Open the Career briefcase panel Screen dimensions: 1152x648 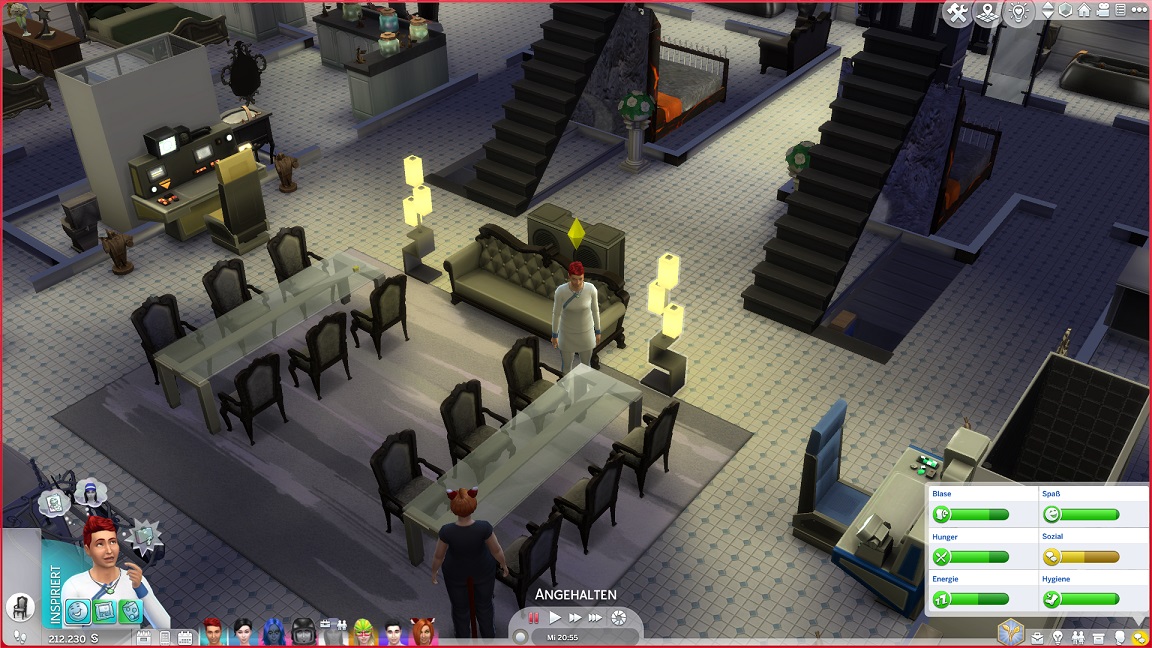click(1038, 637)
